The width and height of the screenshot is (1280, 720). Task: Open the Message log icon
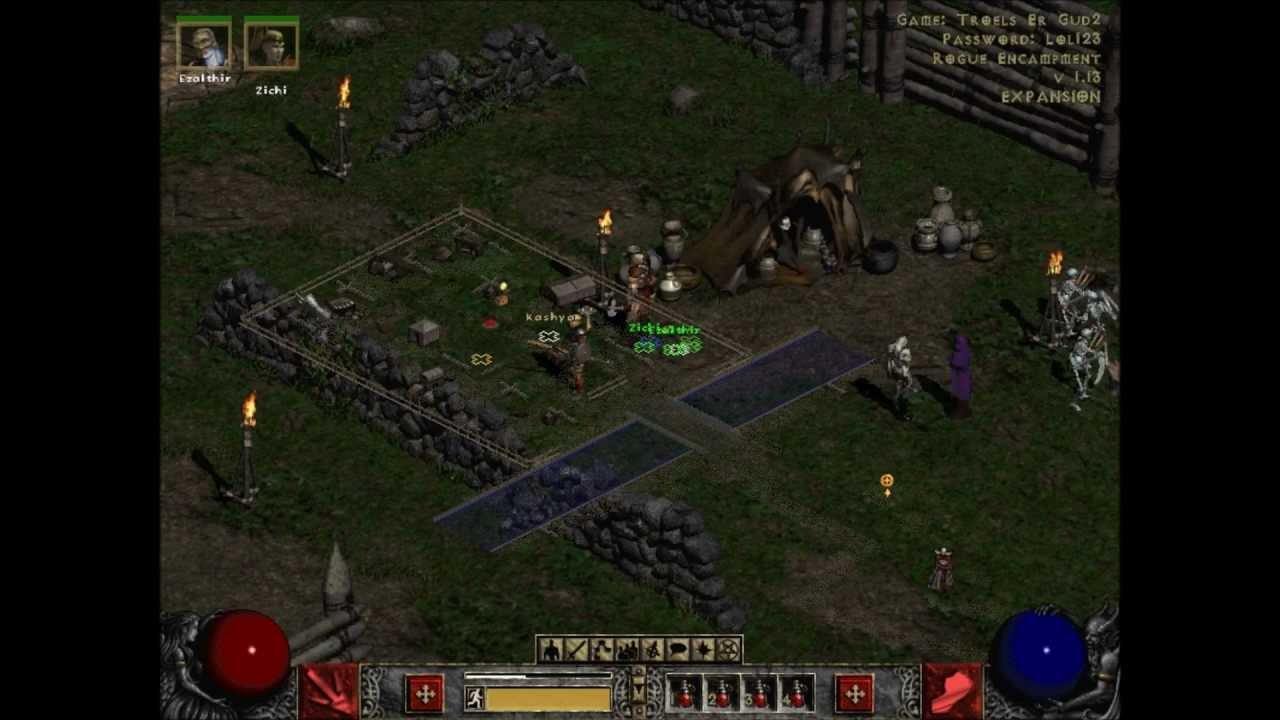pos(676,648)
